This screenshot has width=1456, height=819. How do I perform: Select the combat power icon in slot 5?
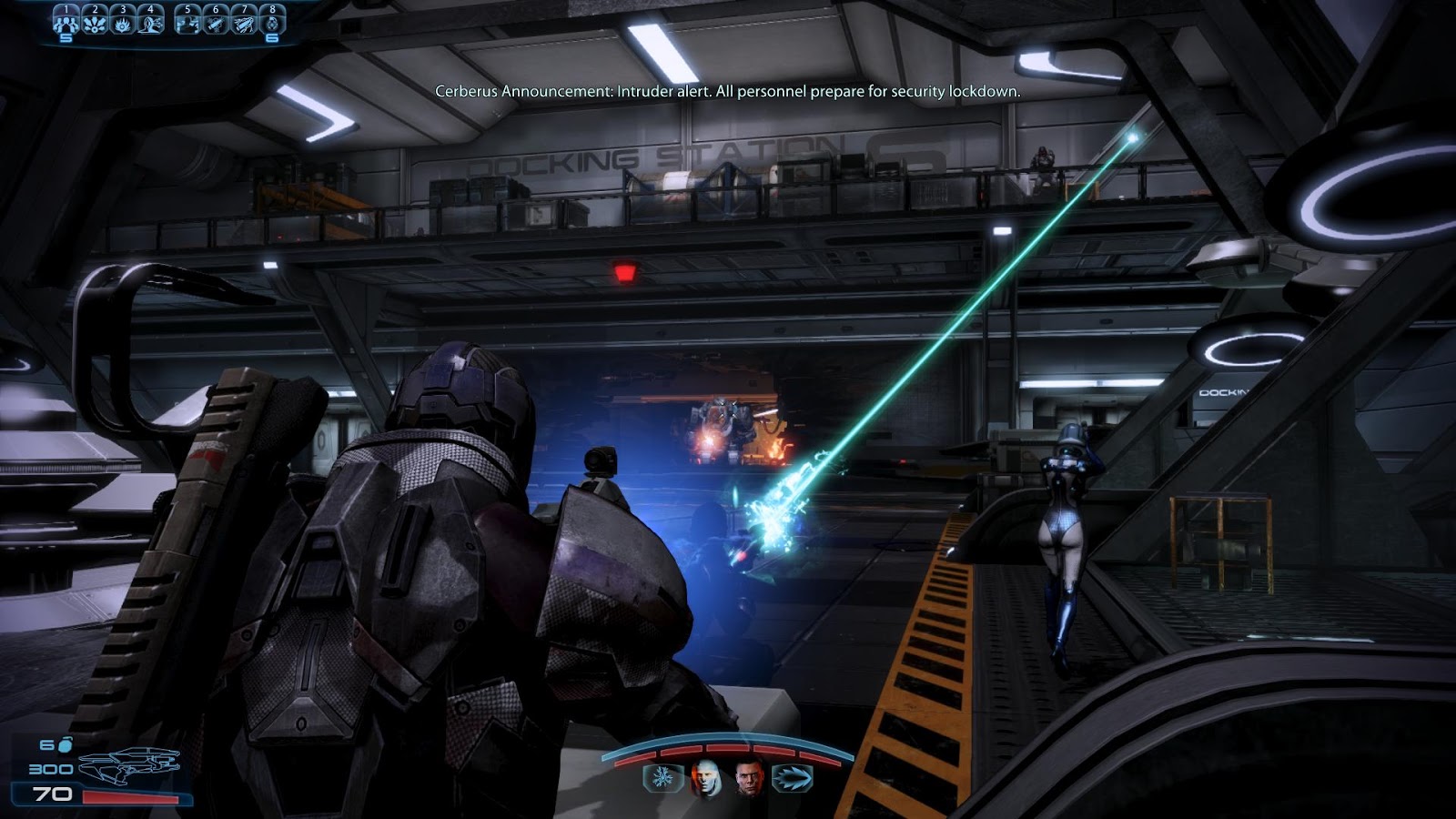coord(187,25)
